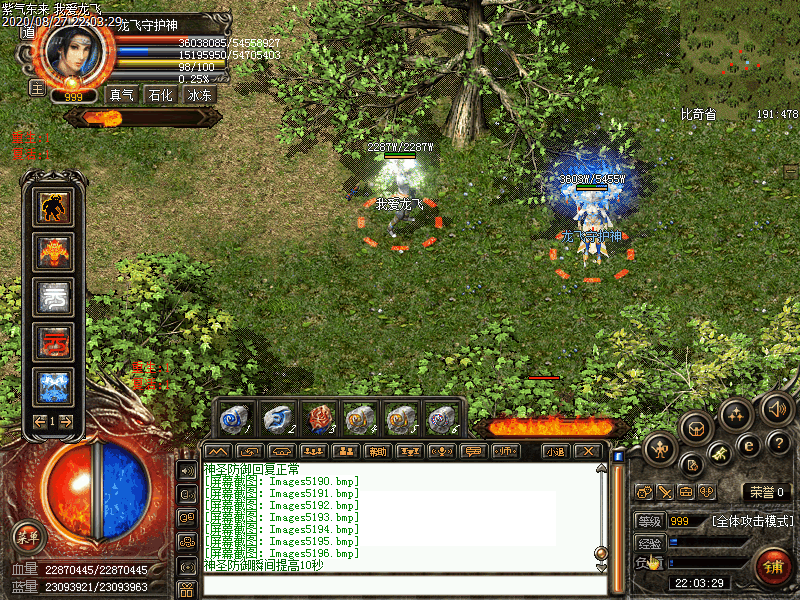The image size is (800, 600).
Task: Click the 真气 status button
Action: coord(122,95)
